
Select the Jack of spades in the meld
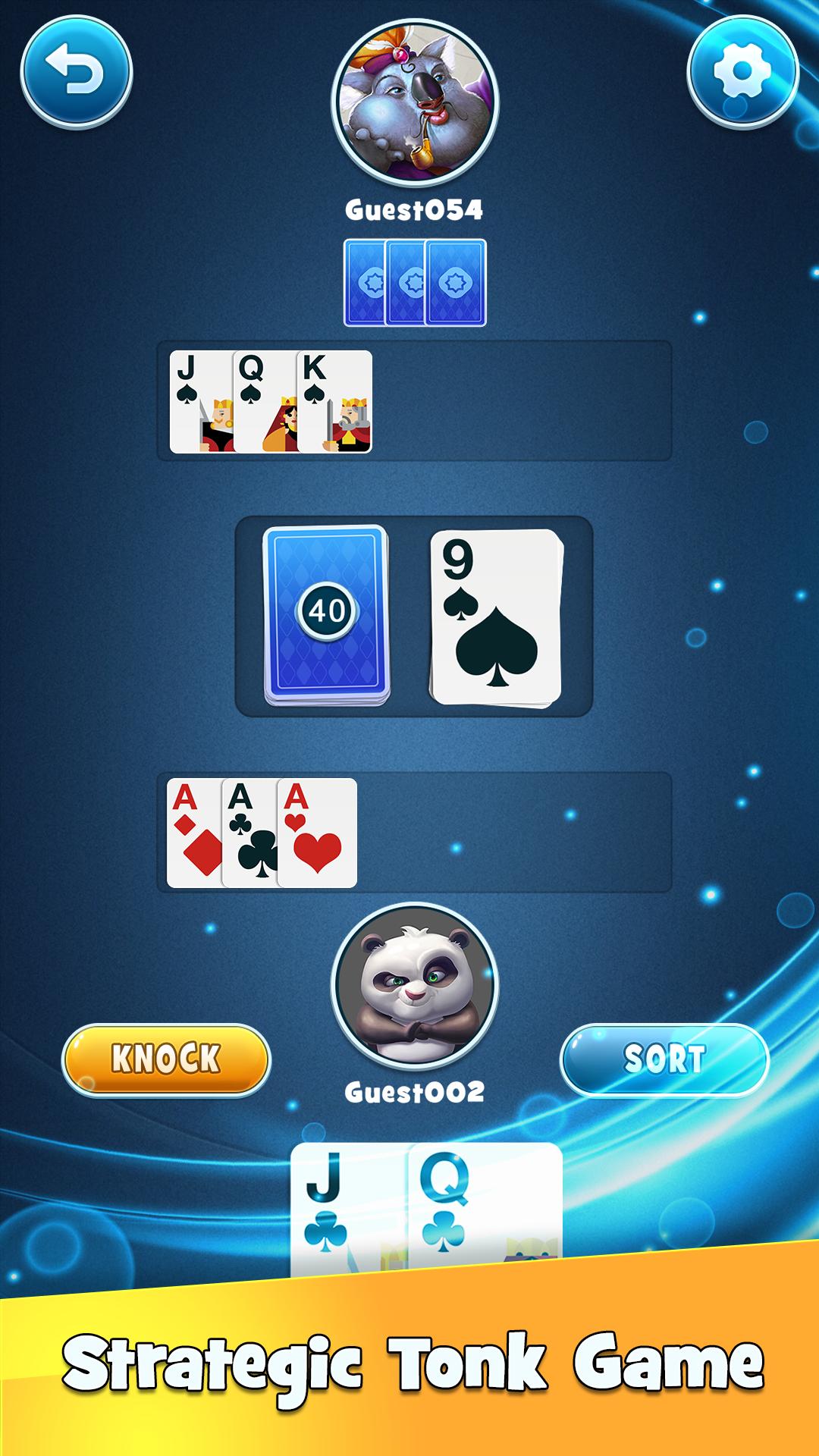(199, 402)
